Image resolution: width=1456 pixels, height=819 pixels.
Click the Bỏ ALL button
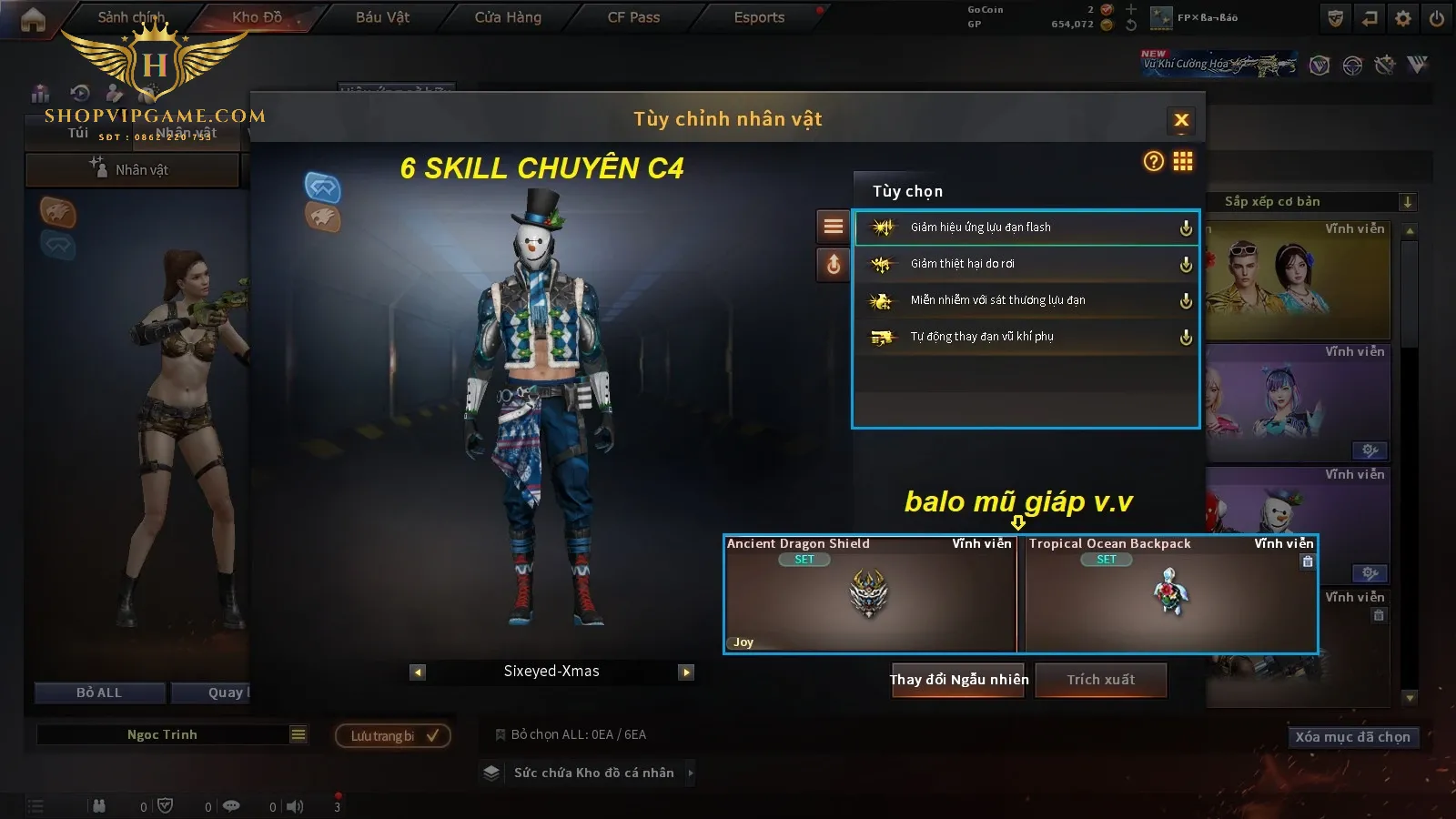99,693
